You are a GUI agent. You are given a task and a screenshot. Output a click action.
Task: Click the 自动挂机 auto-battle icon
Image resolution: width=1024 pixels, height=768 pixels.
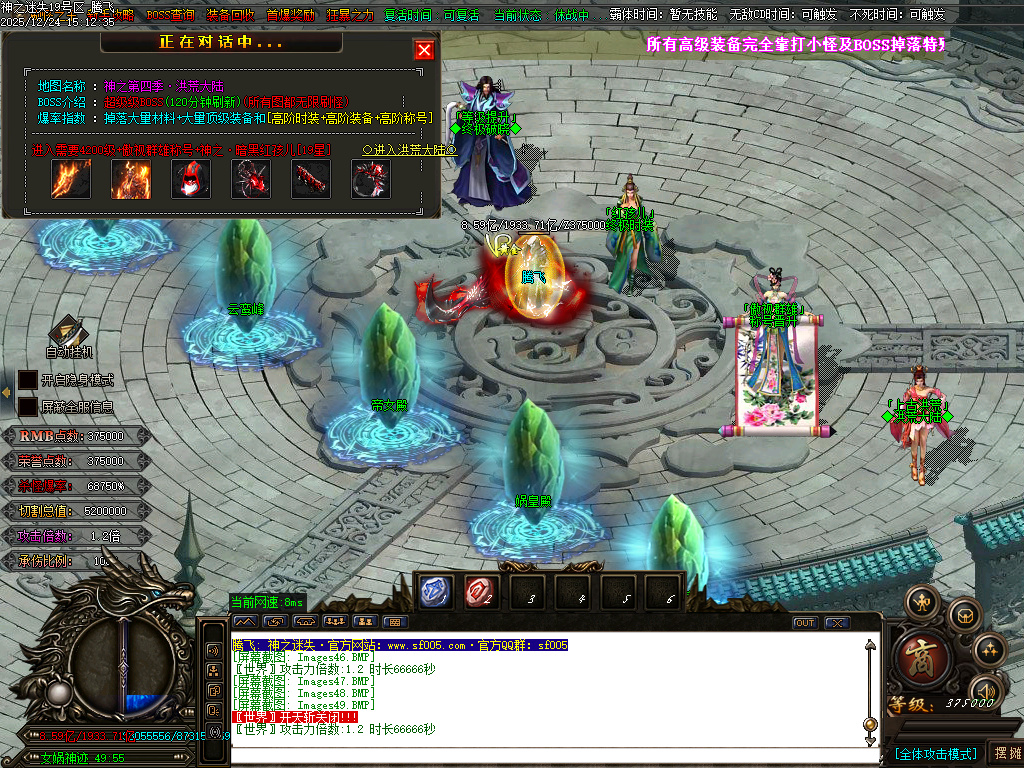pos(69,335)
